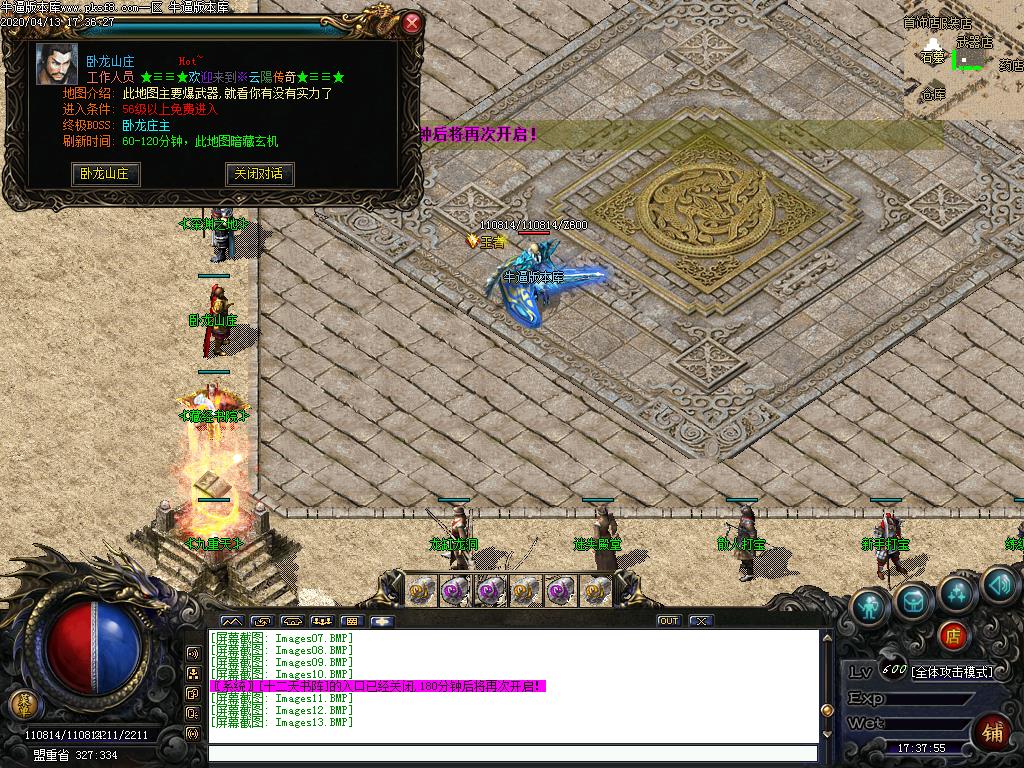Image resolution: width=1024 pixels, height=768 pixels.
Task: Open the bag chest icon
Action: (x=914, y=599)
